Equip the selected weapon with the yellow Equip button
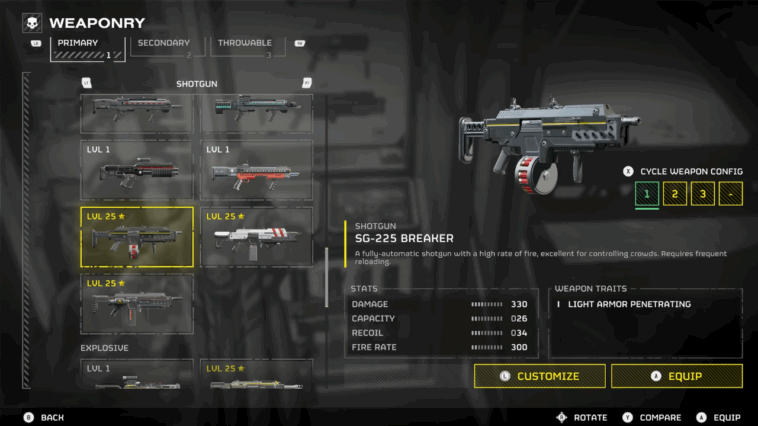 (677, 376)
